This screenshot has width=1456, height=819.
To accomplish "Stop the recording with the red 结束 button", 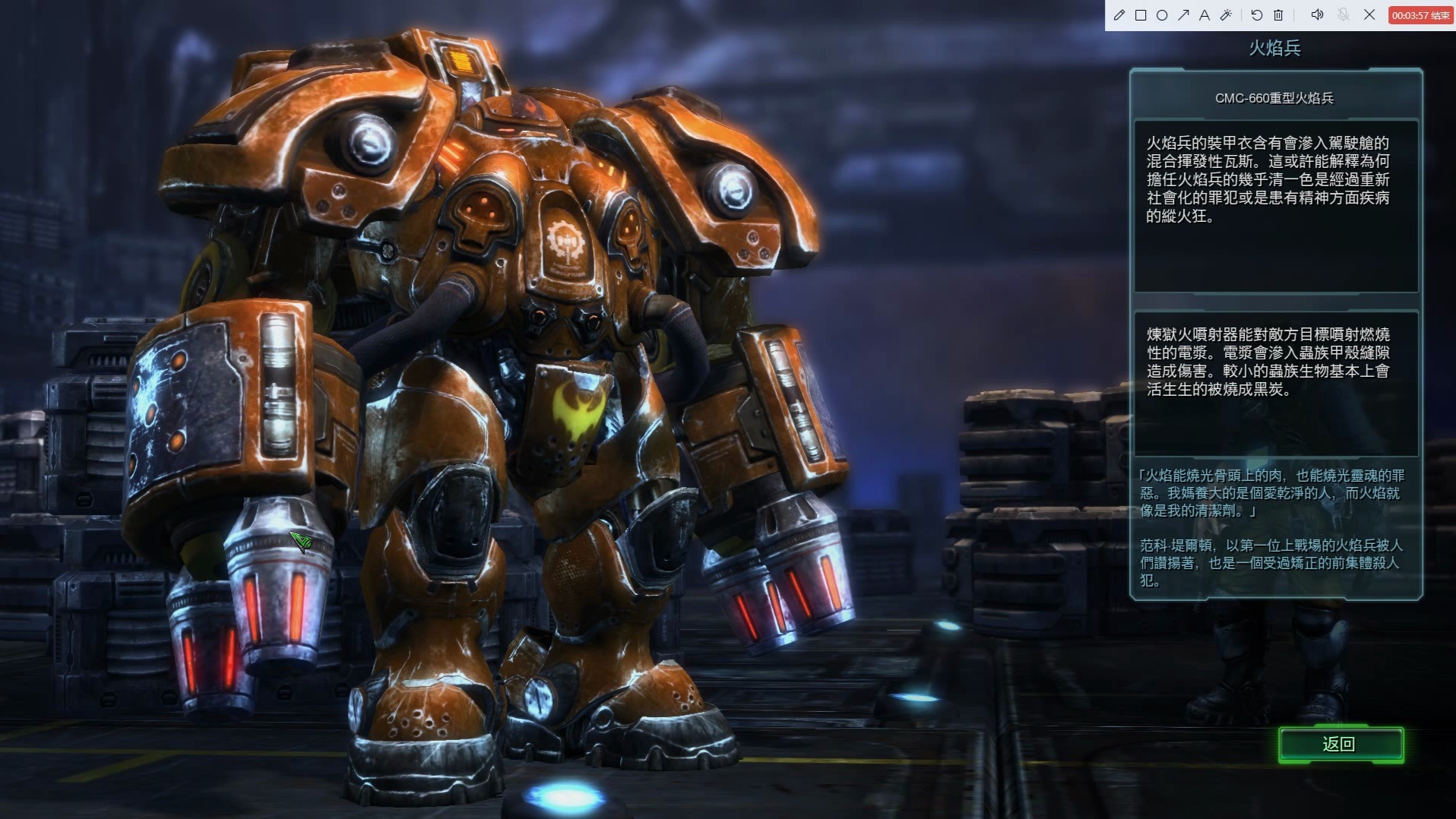I will 1420,15.
